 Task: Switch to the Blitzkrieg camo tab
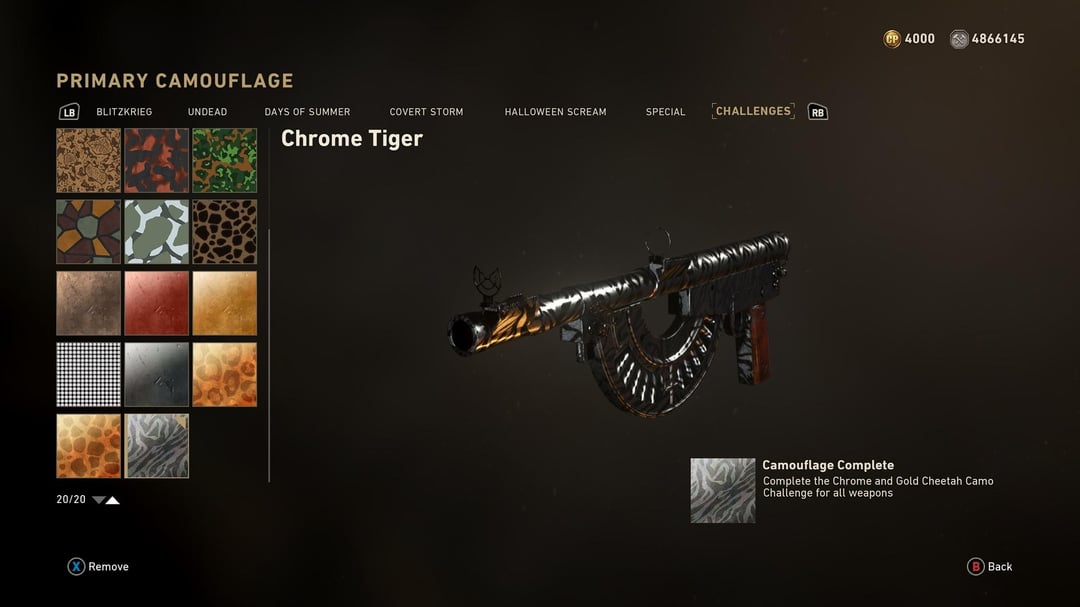point(124,112)
